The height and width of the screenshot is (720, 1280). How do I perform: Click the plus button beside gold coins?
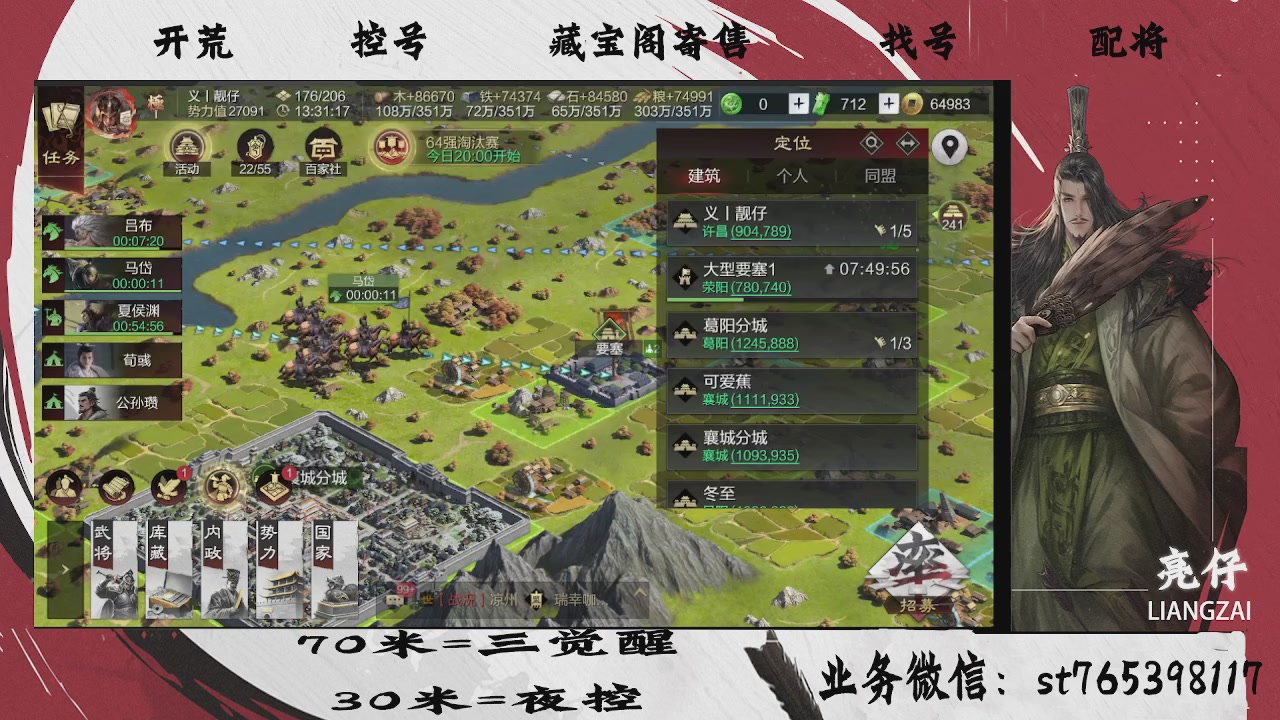(888, 104)
